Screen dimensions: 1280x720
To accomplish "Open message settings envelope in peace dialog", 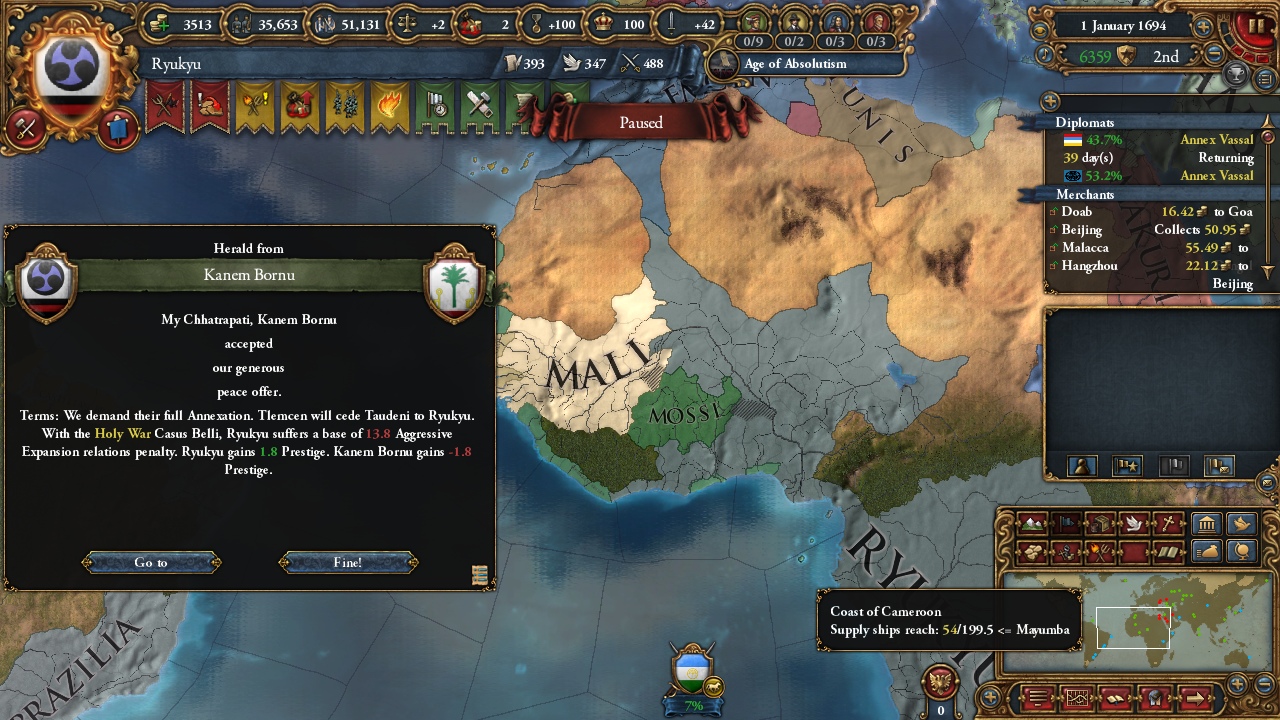I will (x=480, y=576).
